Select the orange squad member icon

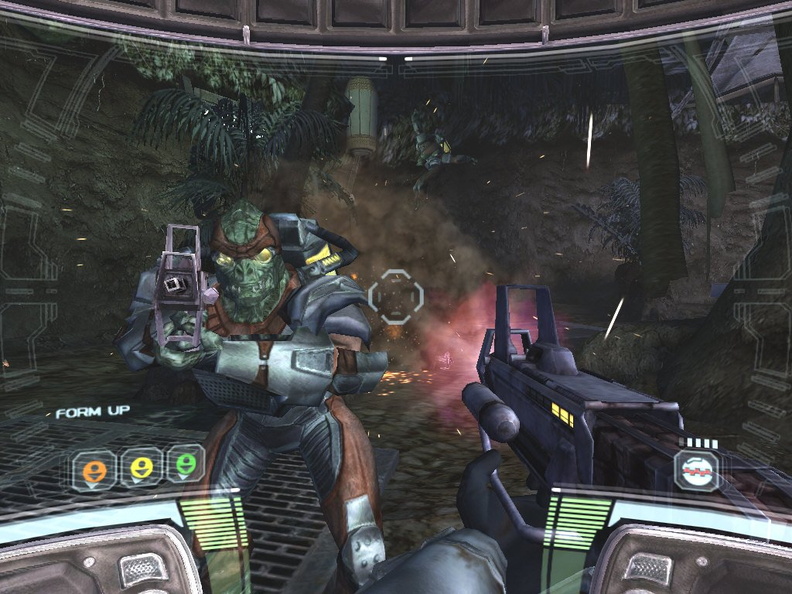[x=94, y=468]
